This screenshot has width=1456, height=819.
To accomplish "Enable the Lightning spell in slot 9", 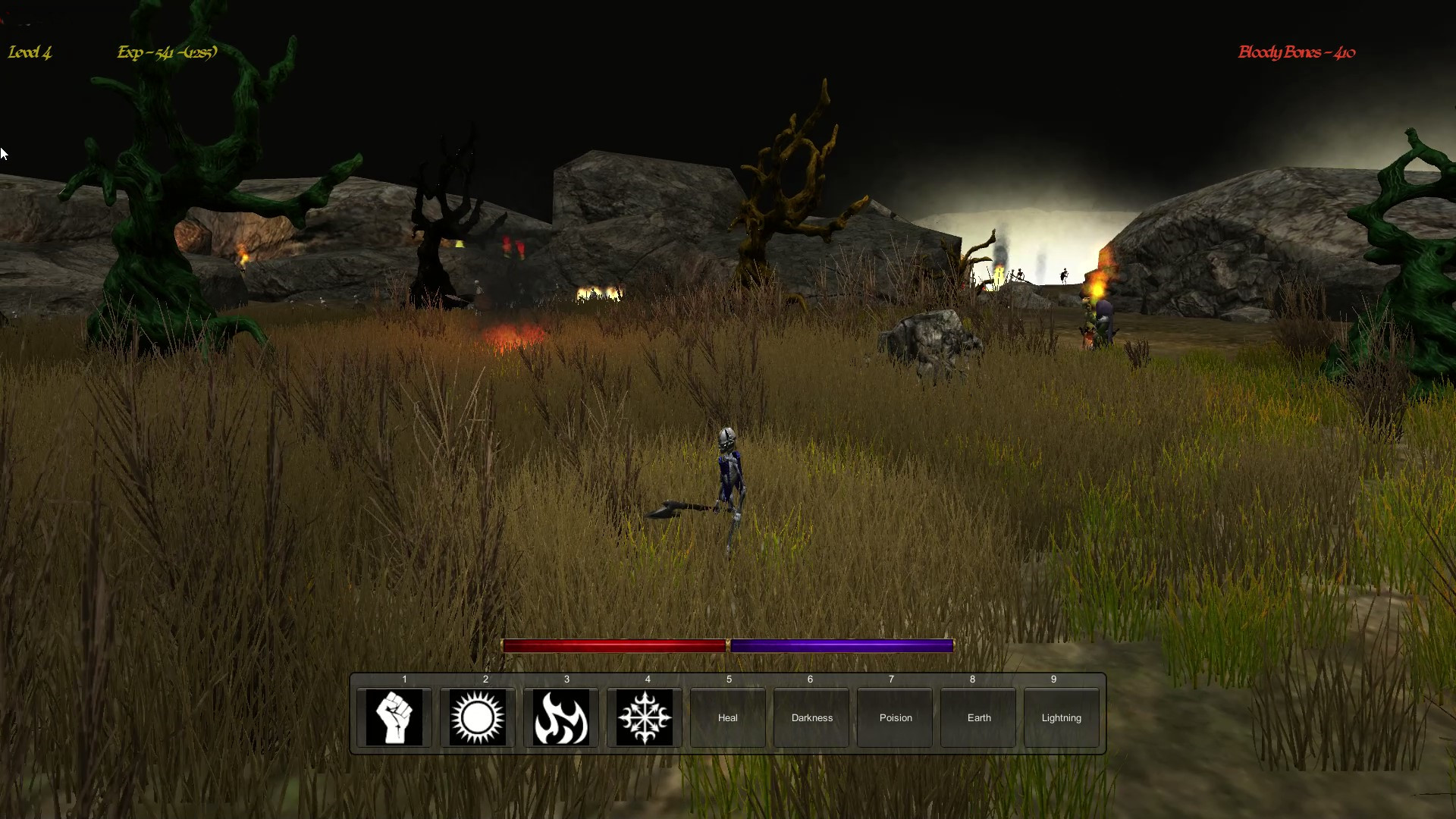I will 1061,717.
